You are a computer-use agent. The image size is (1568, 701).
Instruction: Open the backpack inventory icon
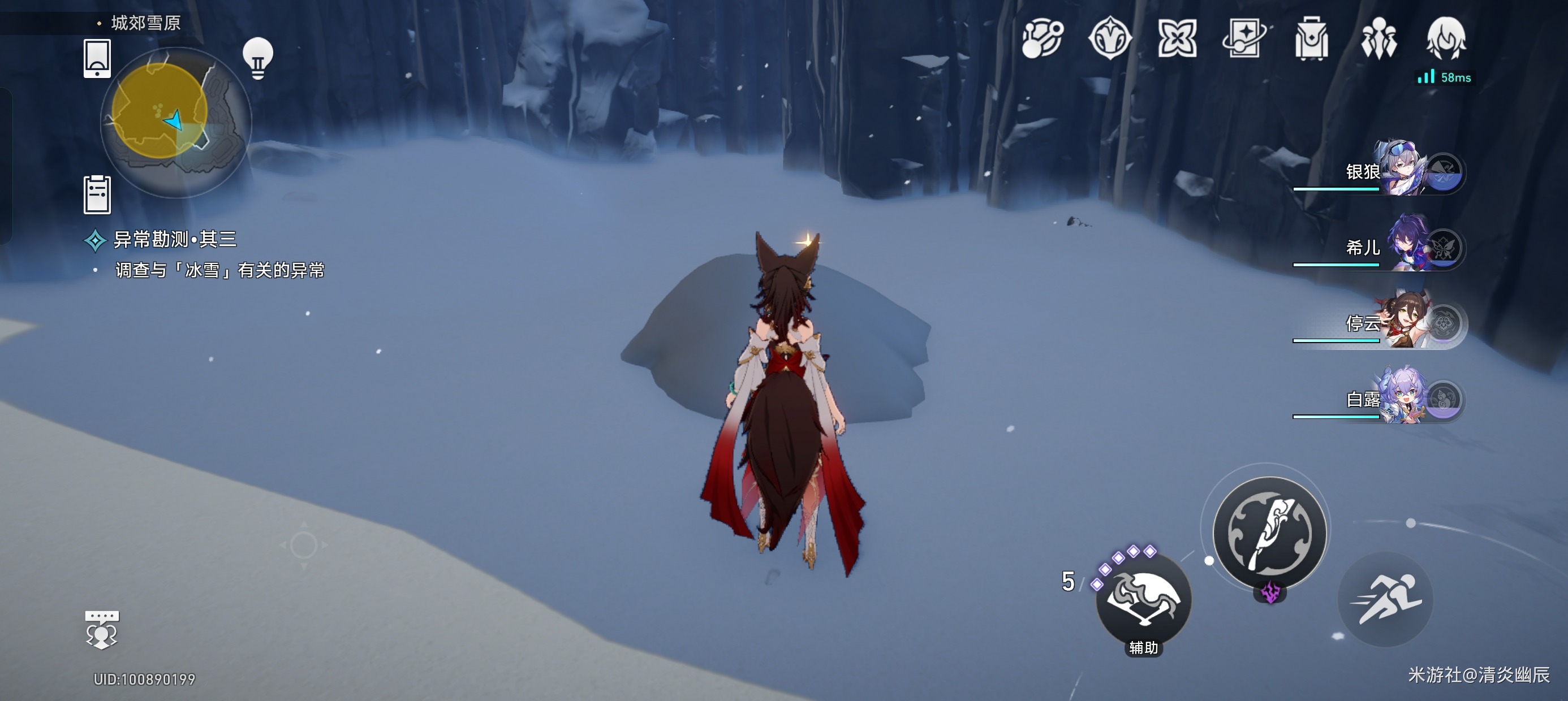[1311, 39]
